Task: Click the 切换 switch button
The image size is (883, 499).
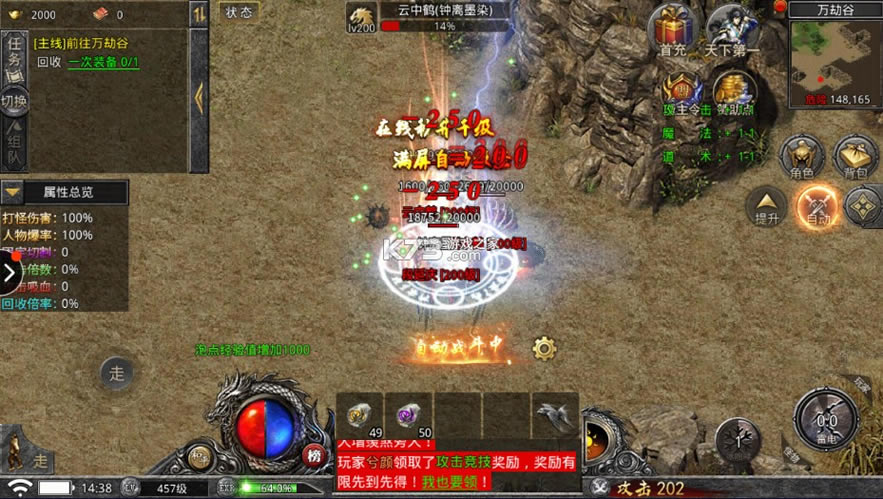Action: 14,101
